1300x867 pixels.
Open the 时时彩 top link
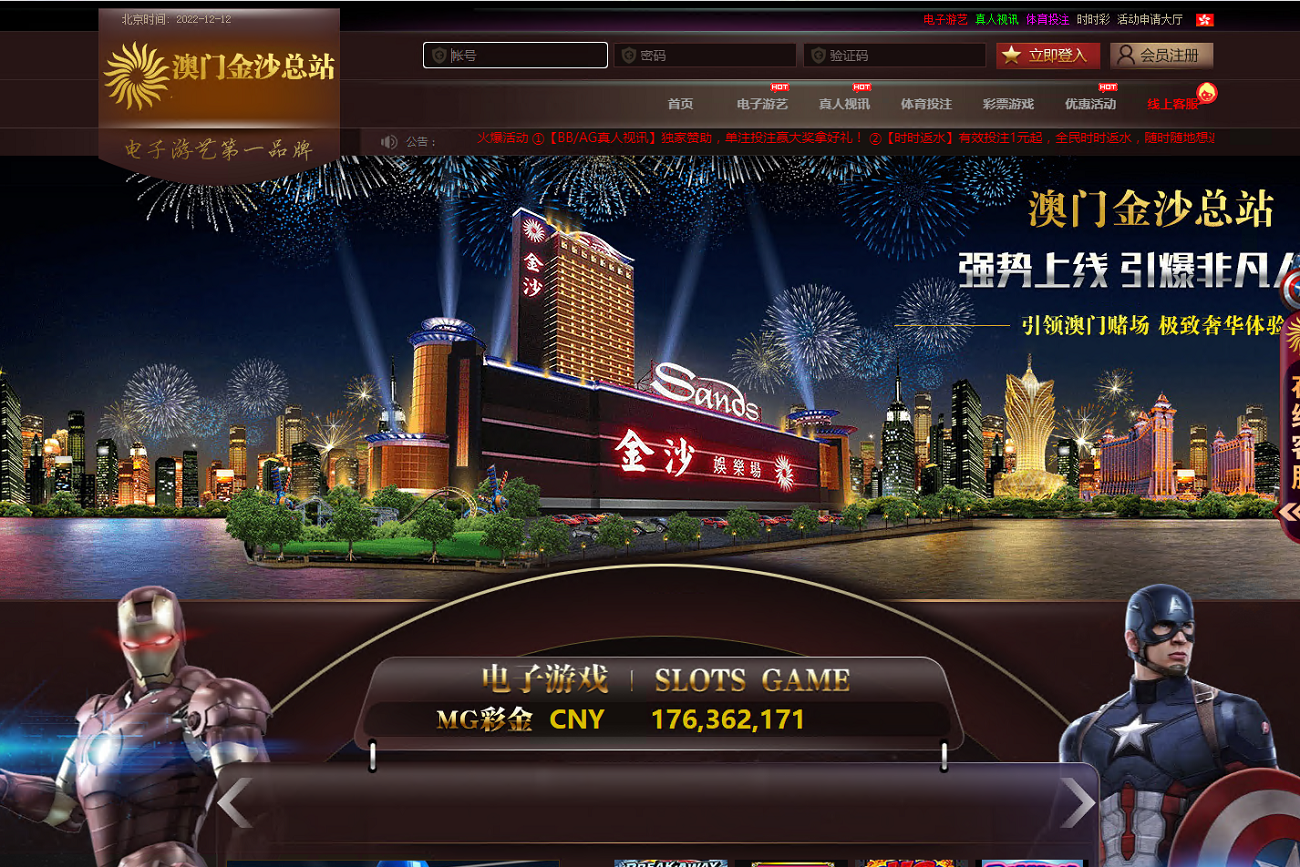click(1093, 20)
